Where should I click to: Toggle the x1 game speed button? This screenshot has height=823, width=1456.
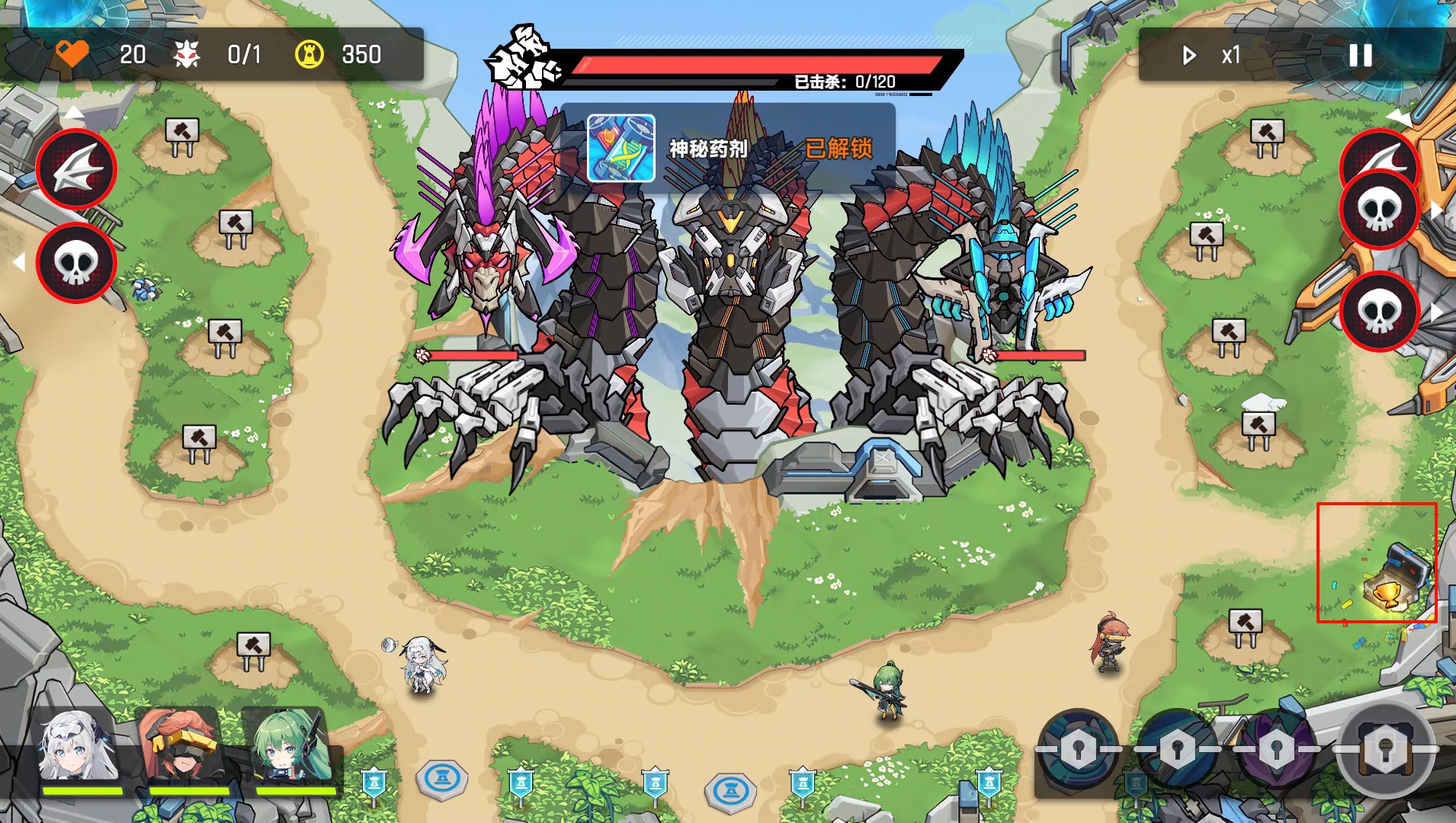[1213, 55]
